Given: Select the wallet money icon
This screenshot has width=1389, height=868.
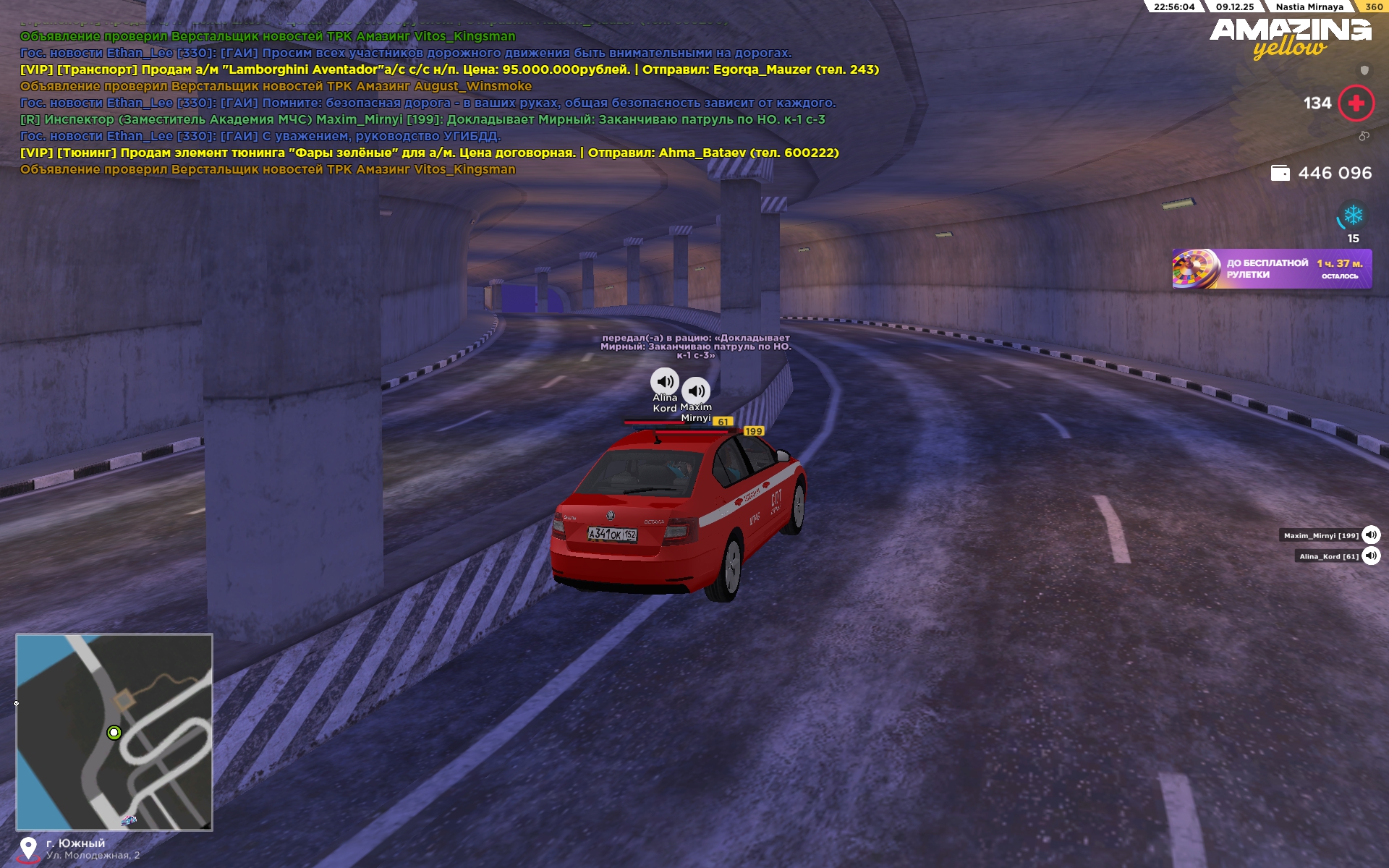Looking at the screenshot, I should [x=1280, y=174].
